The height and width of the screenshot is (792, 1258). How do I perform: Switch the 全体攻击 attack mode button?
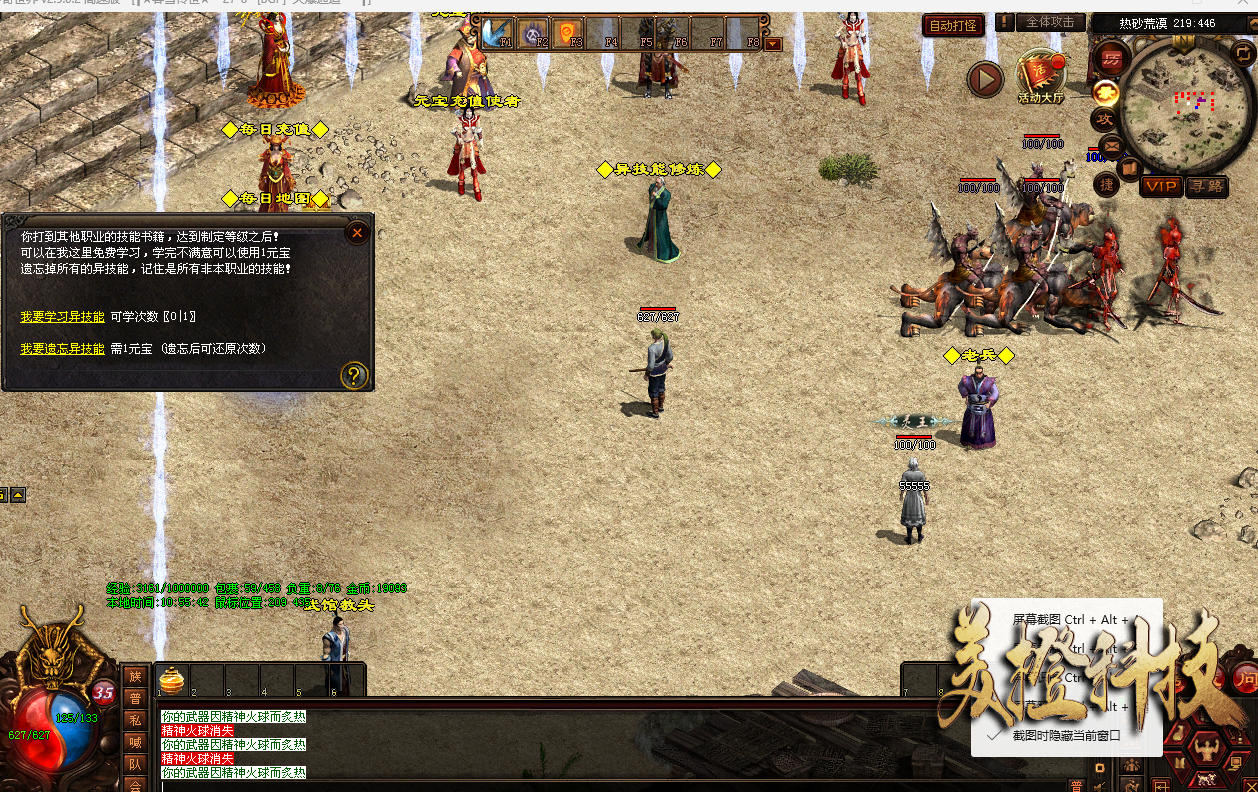point(1050,22)
